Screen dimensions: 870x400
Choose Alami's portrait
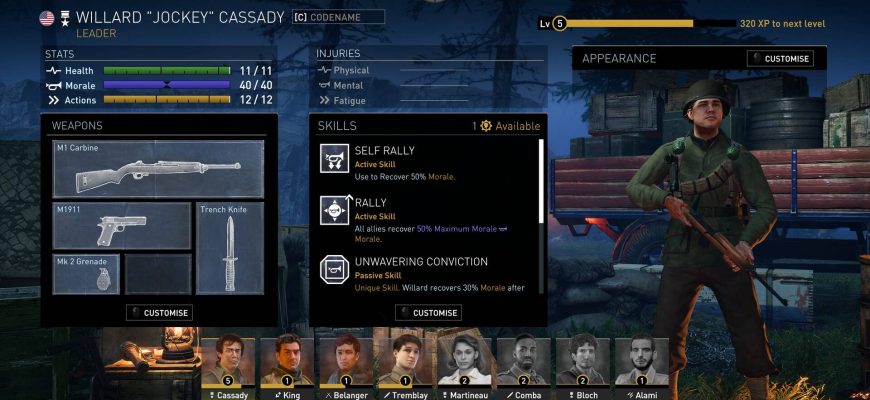[642, 364]
